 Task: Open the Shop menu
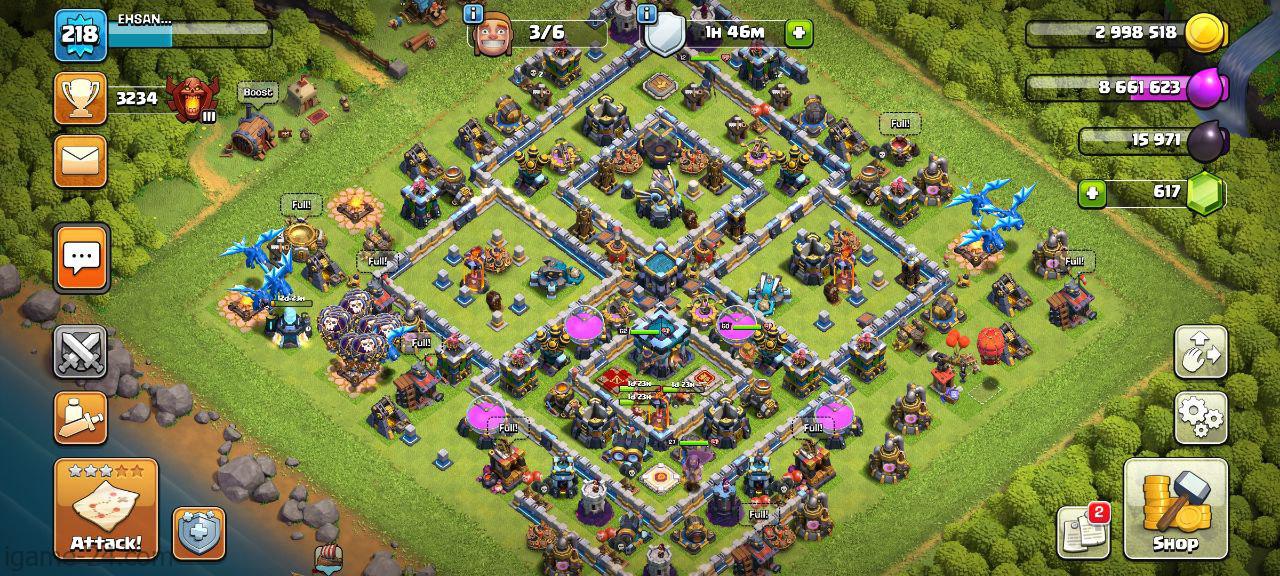1175,508
